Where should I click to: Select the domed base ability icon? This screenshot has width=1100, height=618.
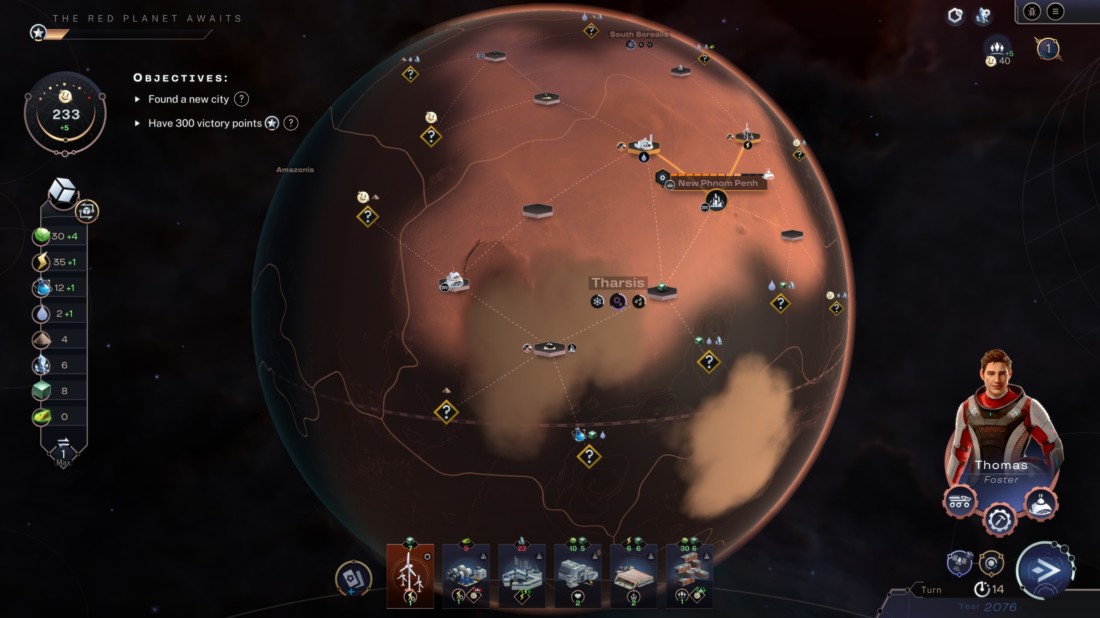coord(1041,501)
